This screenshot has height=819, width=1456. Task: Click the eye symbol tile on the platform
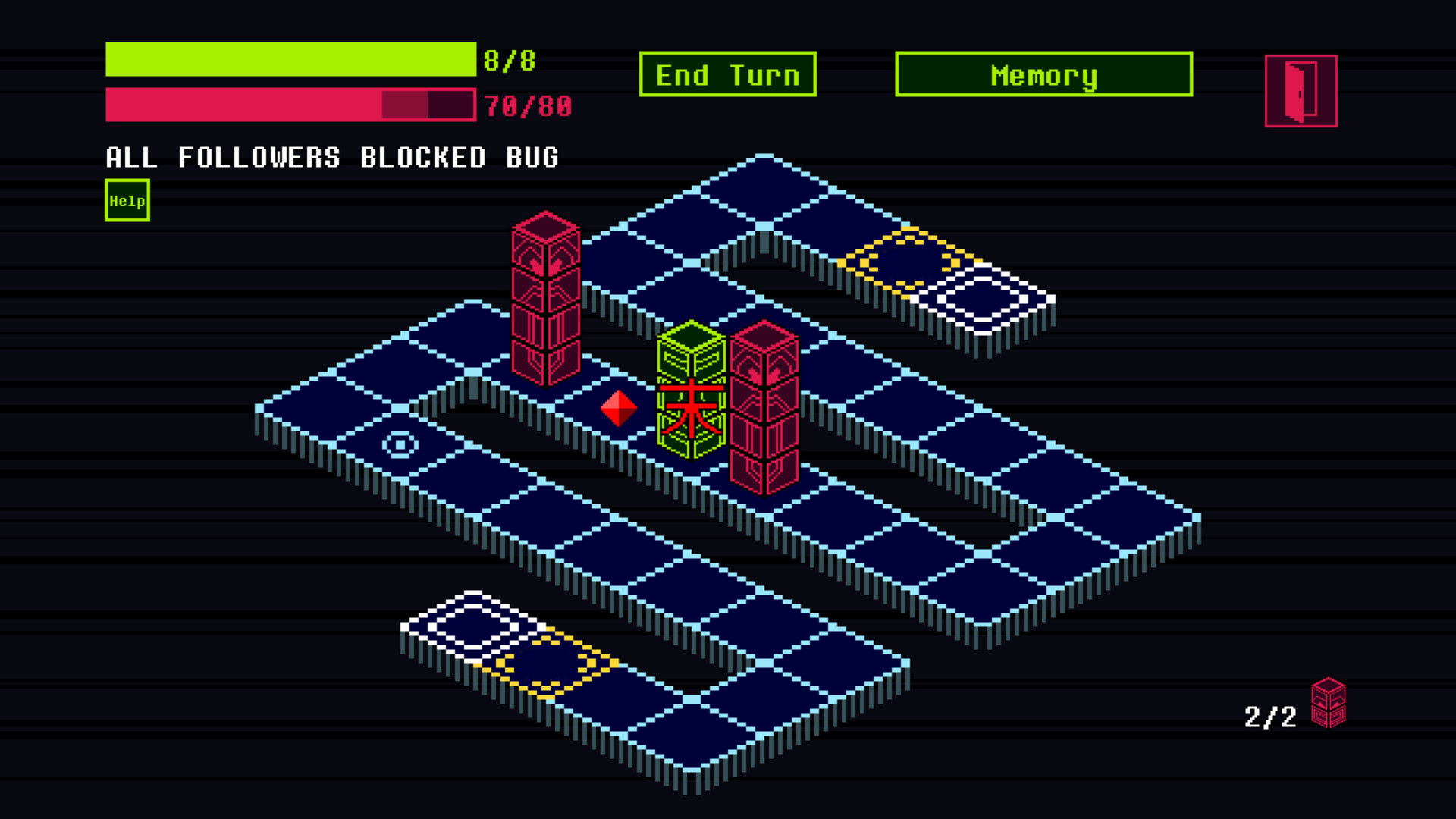[400, 445]
